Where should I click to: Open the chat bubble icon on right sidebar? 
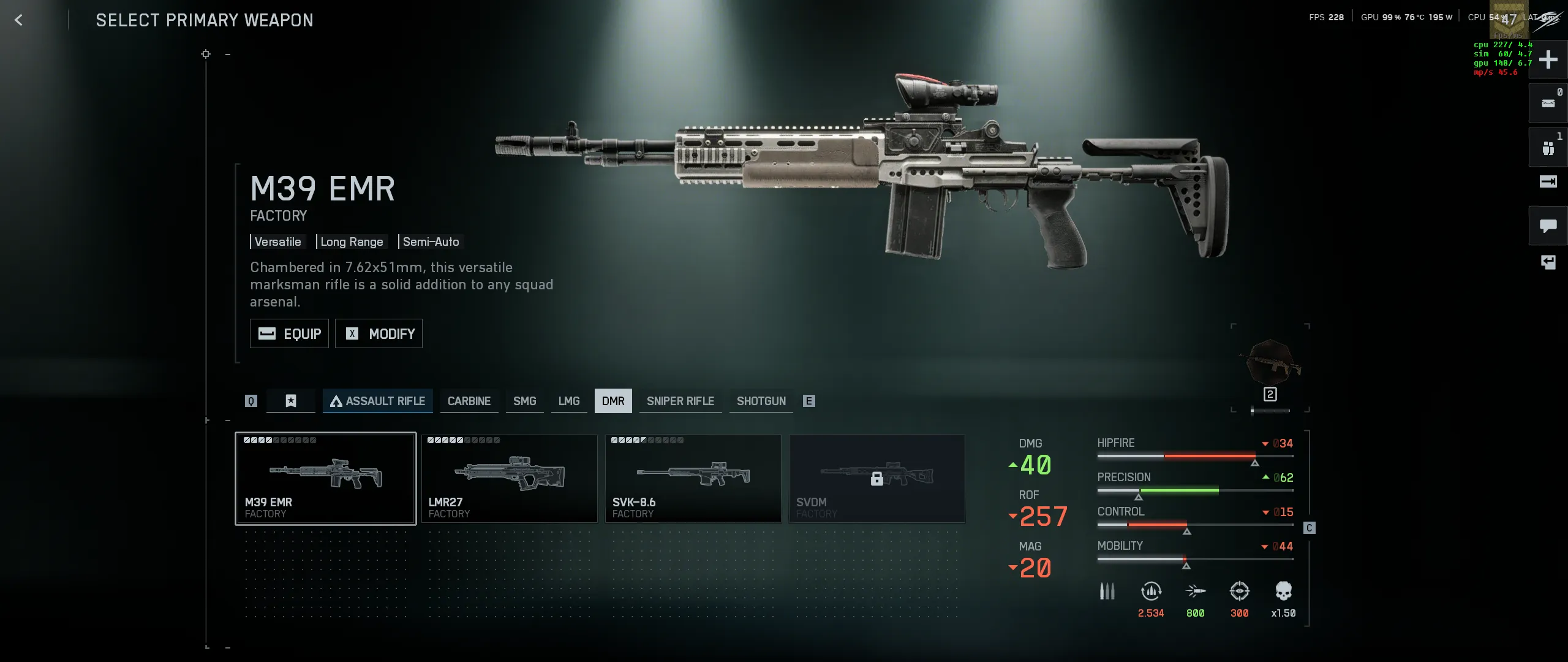1548,226
